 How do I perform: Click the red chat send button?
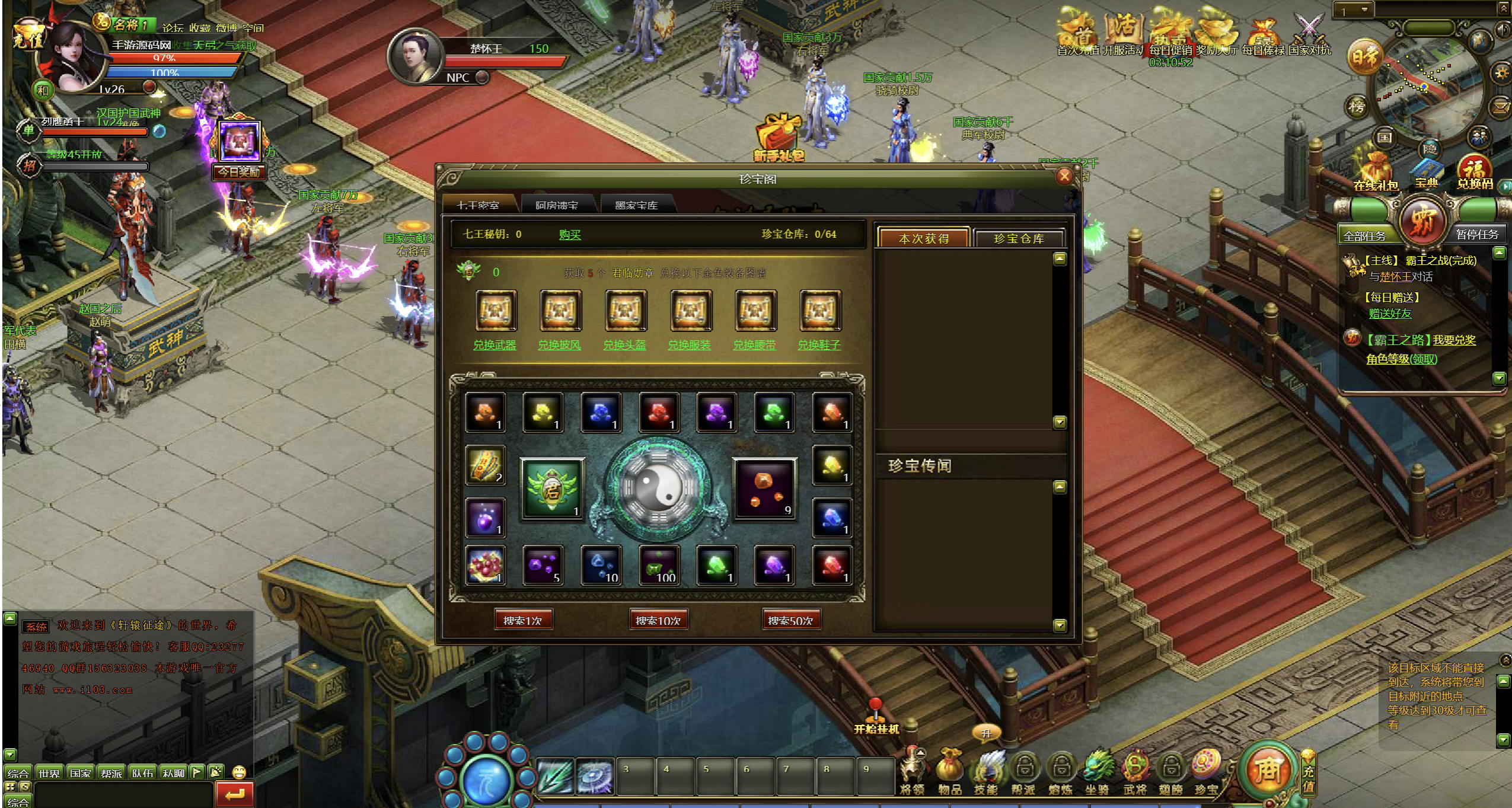point(235,794)
